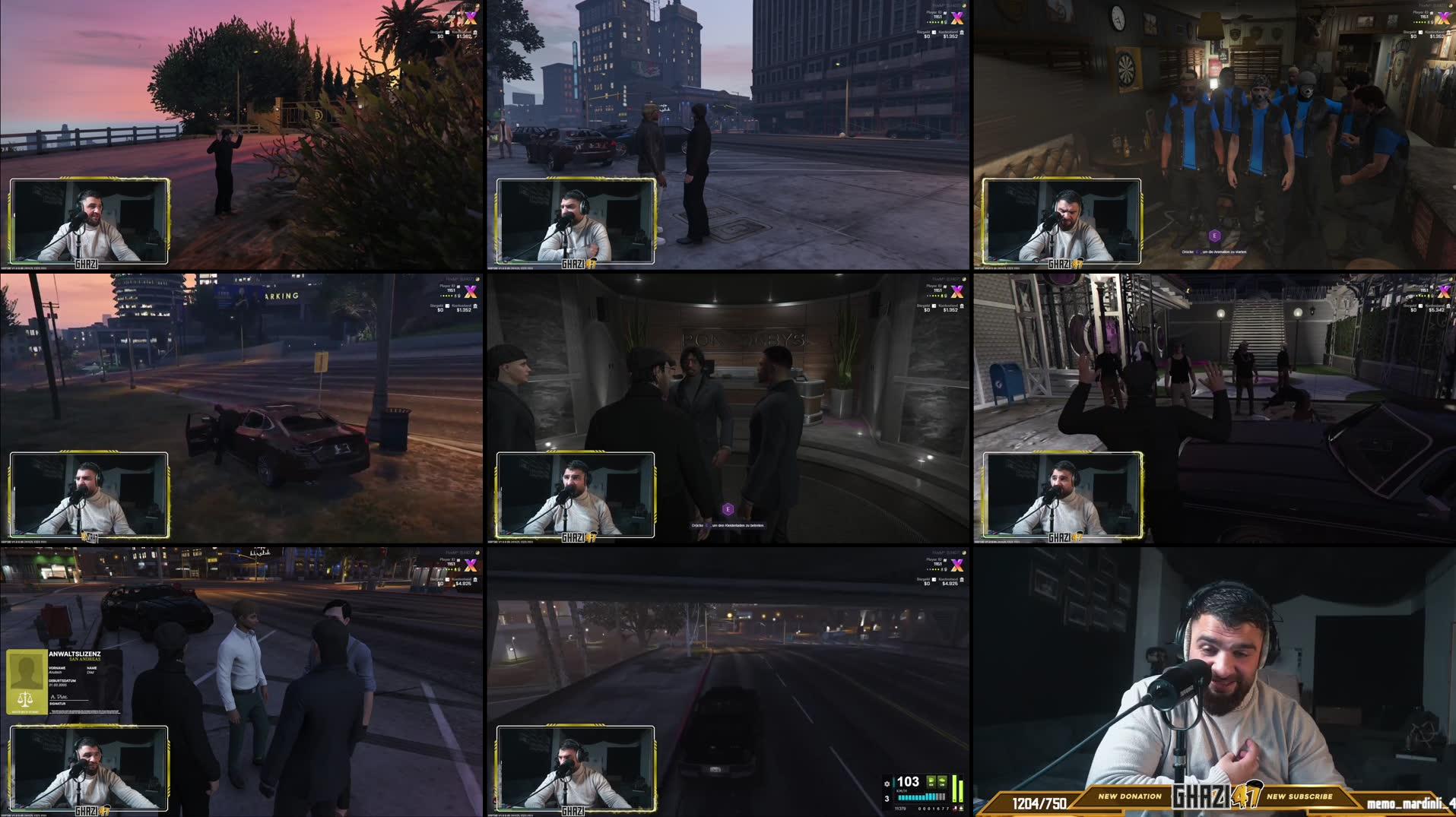
Task: Open the settings gear on the speedometer HUD
Action: pyautogui.click(x=887, y=784)
